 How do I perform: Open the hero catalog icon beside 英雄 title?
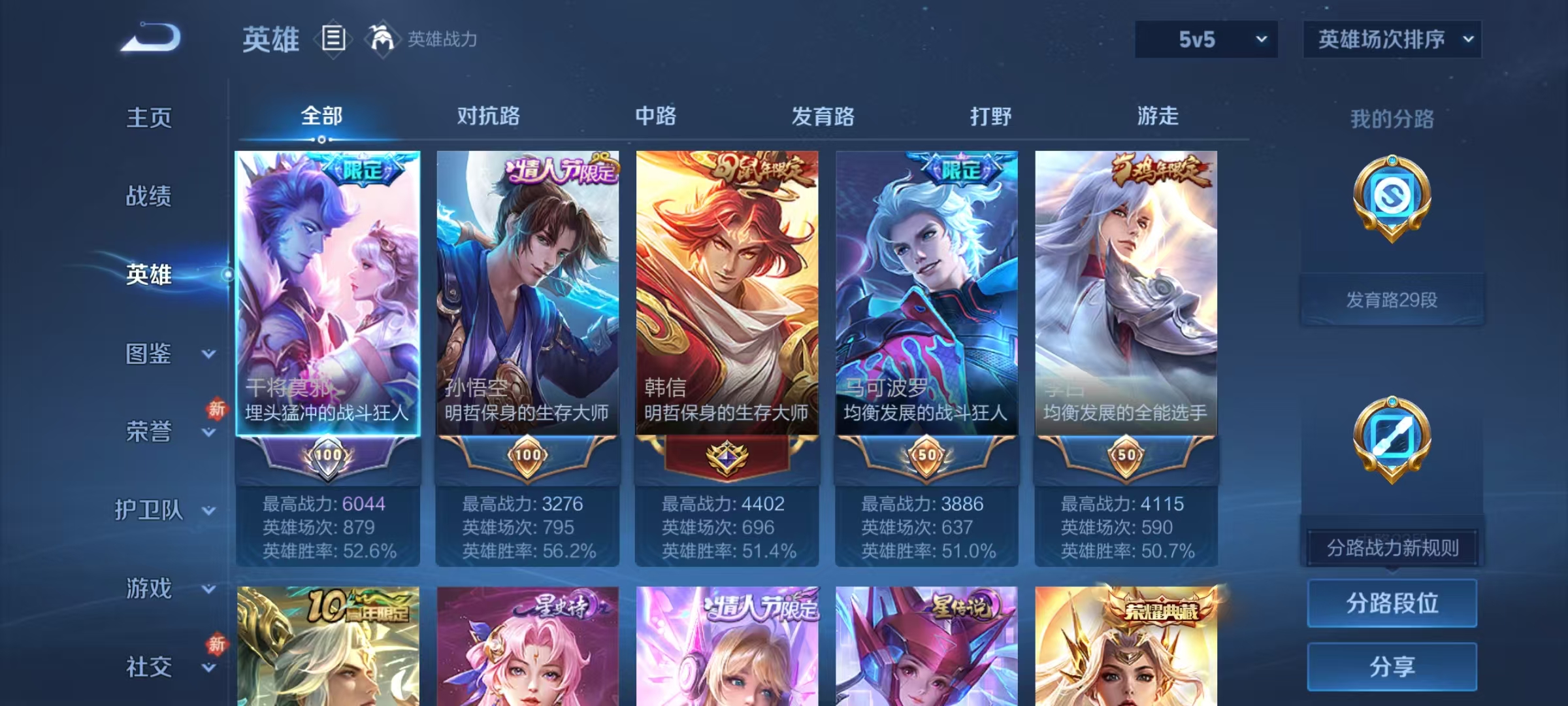pyautogui.click(x=333, y=39)
